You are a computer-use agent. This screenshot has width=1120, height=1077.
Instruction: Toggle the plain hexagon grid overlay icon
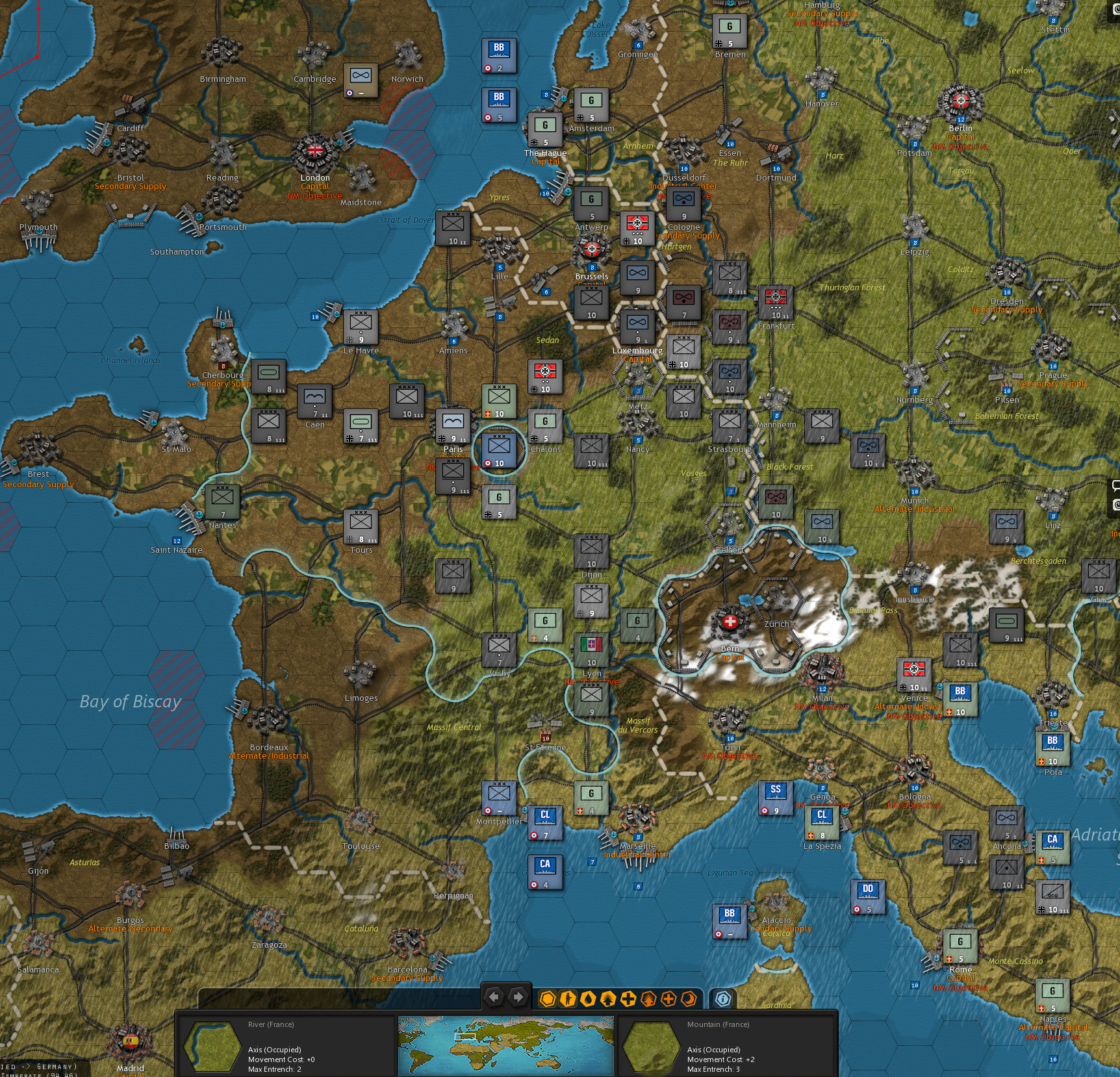point(548,999)
